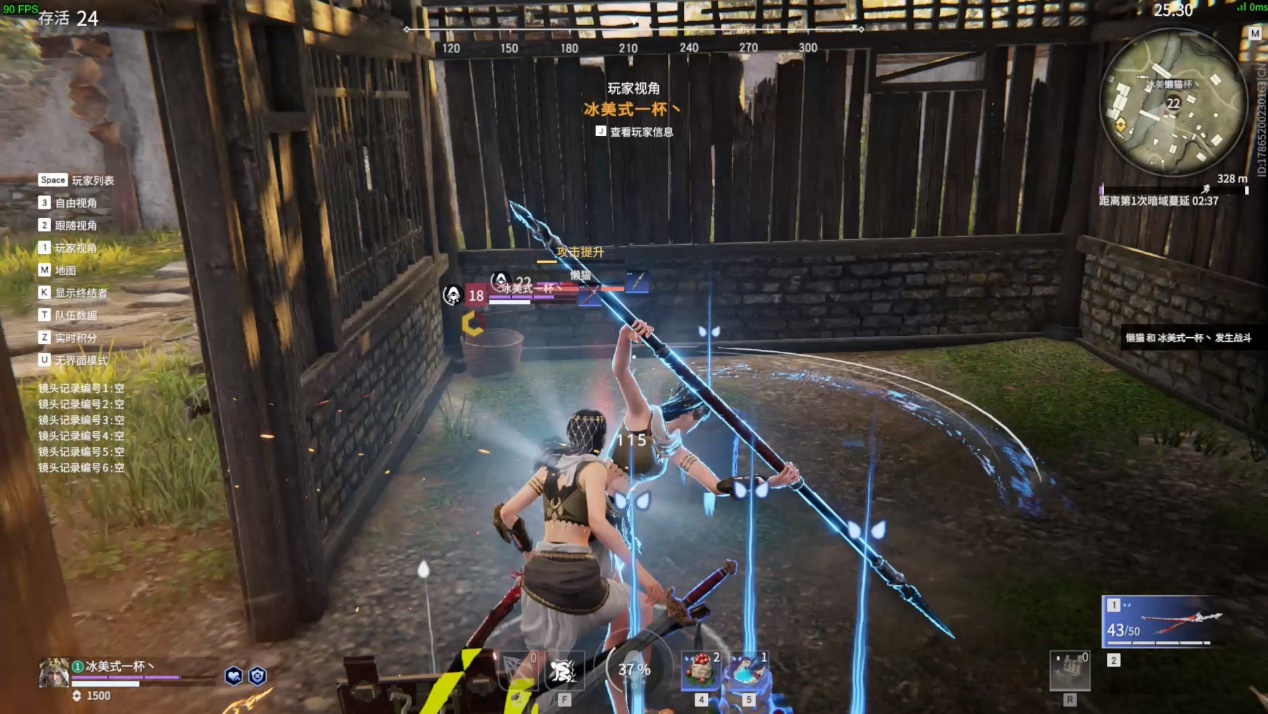Select the blue potion item slot

pyautogui.click(x=749, y=669)
